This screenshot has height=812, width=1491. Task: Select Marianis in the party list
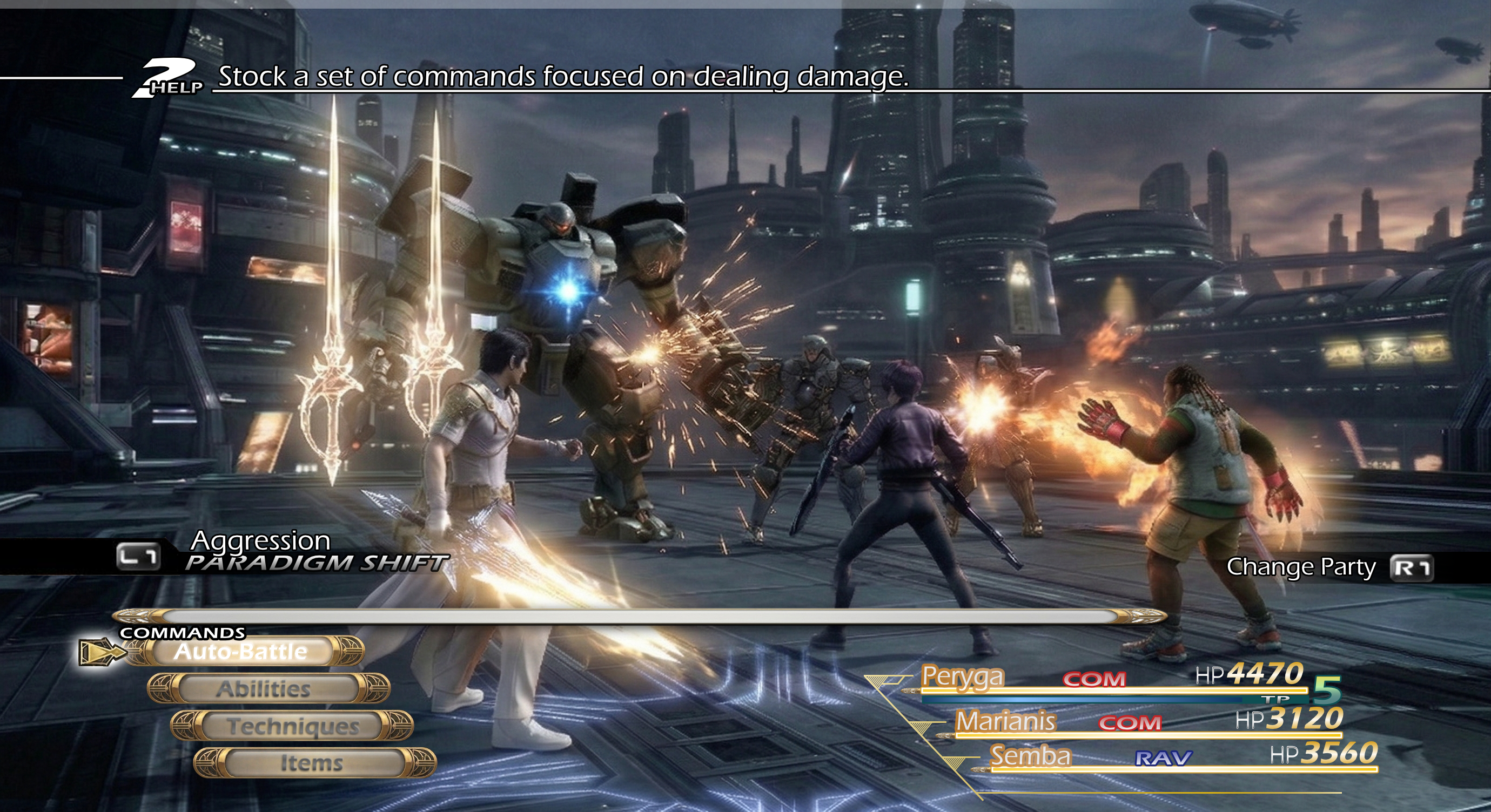[1005, 721]
